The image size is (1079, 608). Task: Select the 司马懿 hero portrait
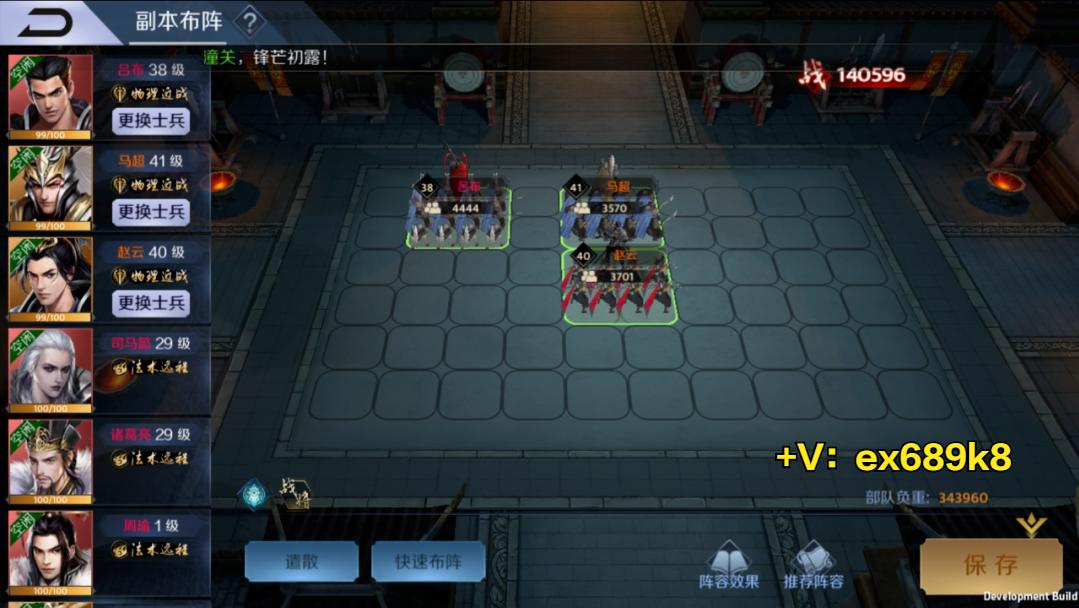coord(50,368)
